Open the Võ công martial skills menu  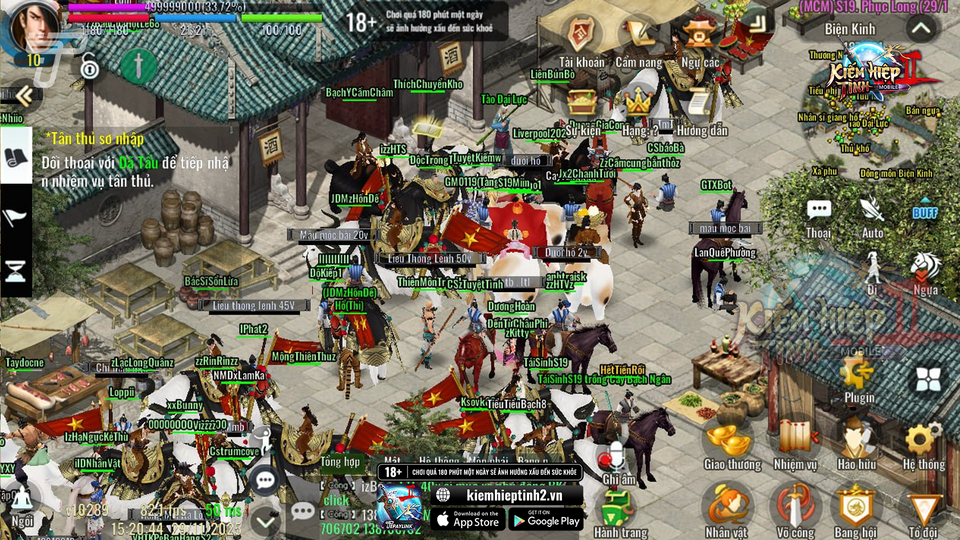[795, 505]
